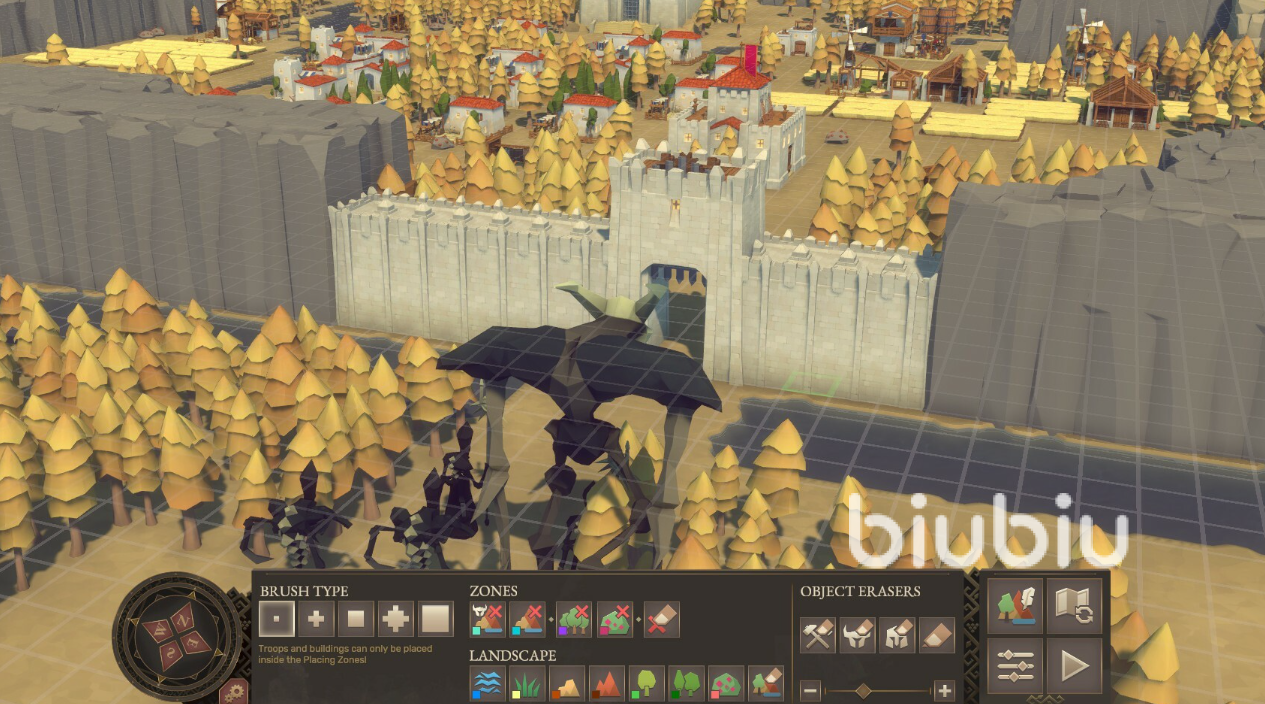Select the water landscape brush
This screenshot has height=704, width=1265.
487,684
